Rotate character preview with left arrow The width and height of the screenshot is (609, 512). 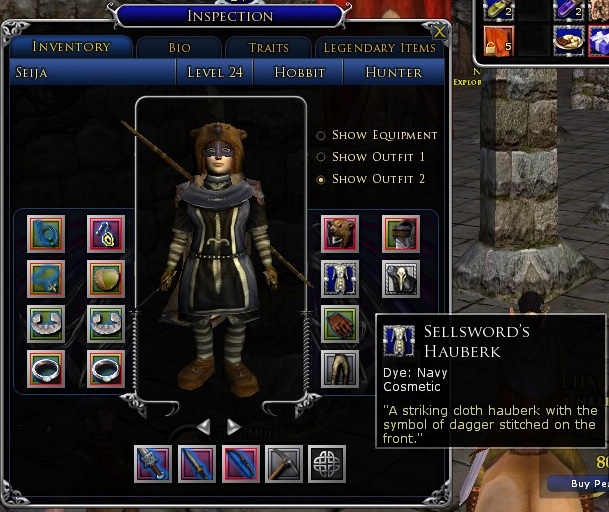(x=204, y=427)
